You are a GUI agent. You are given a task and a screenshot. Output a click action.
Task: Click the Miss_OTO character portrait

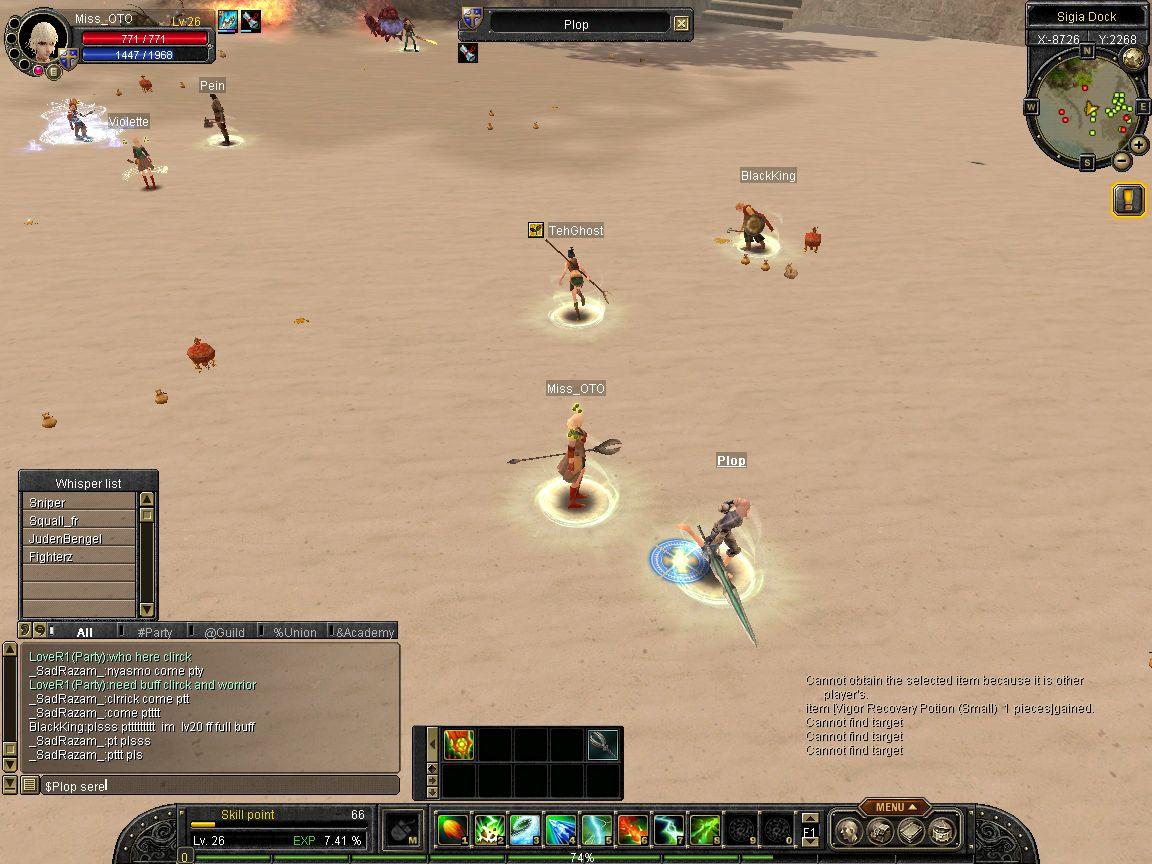(45, 38)
